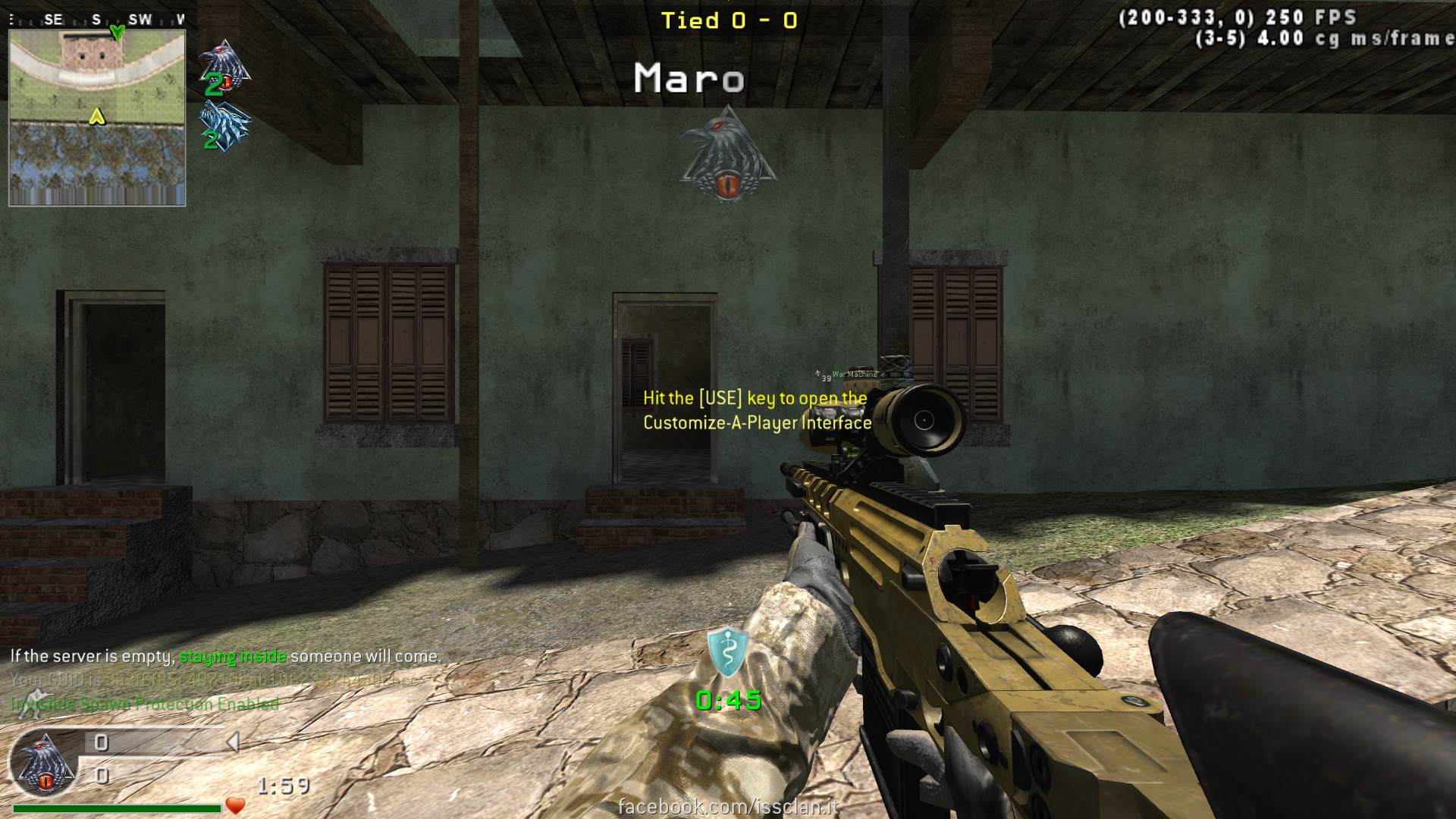Image resolution: width=1456 pixels, height=819 pixels.
Task: Click the minimap in the corner
Action: coord(97,118)
